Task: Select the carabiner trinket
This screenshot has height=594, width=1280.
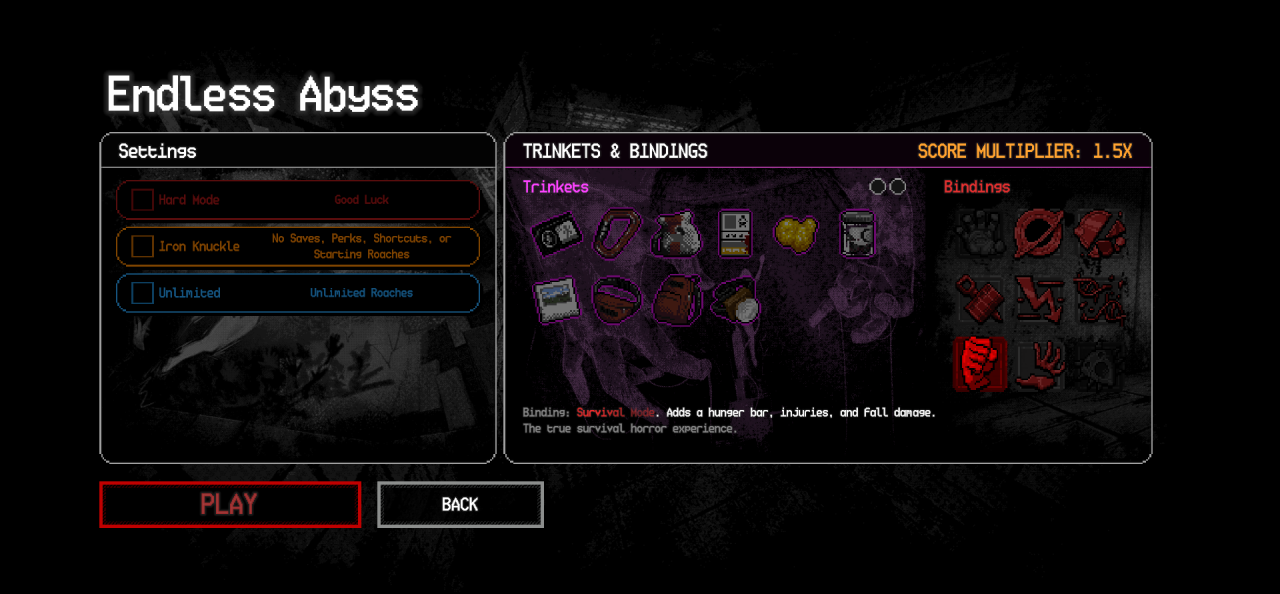Action: (x=617, y=233)
